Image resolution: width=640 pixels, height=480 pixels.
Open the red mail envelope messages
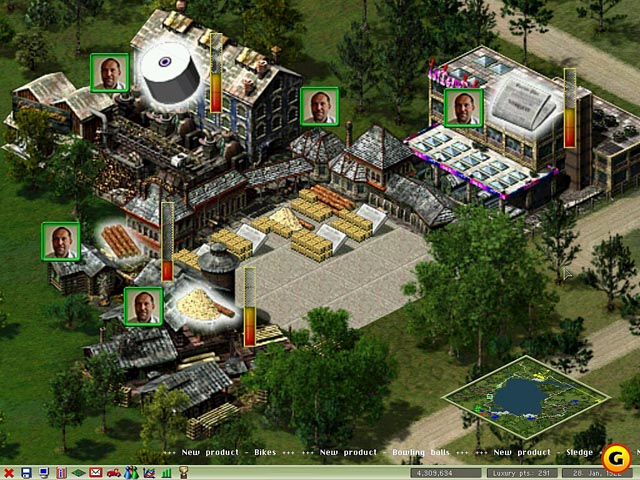96,472
